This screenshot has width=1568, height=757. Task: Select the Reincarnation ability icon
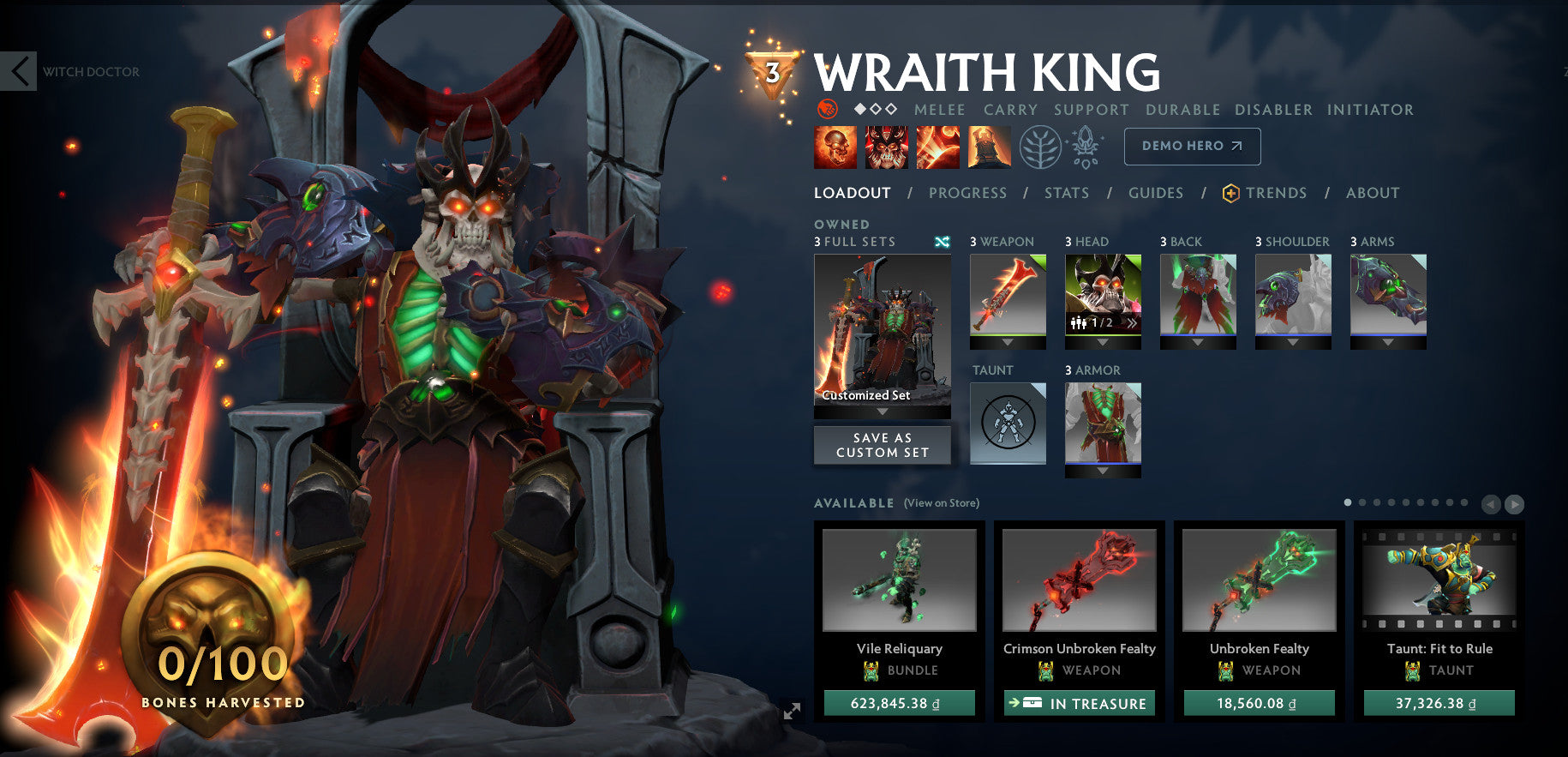tap(989, 146)
